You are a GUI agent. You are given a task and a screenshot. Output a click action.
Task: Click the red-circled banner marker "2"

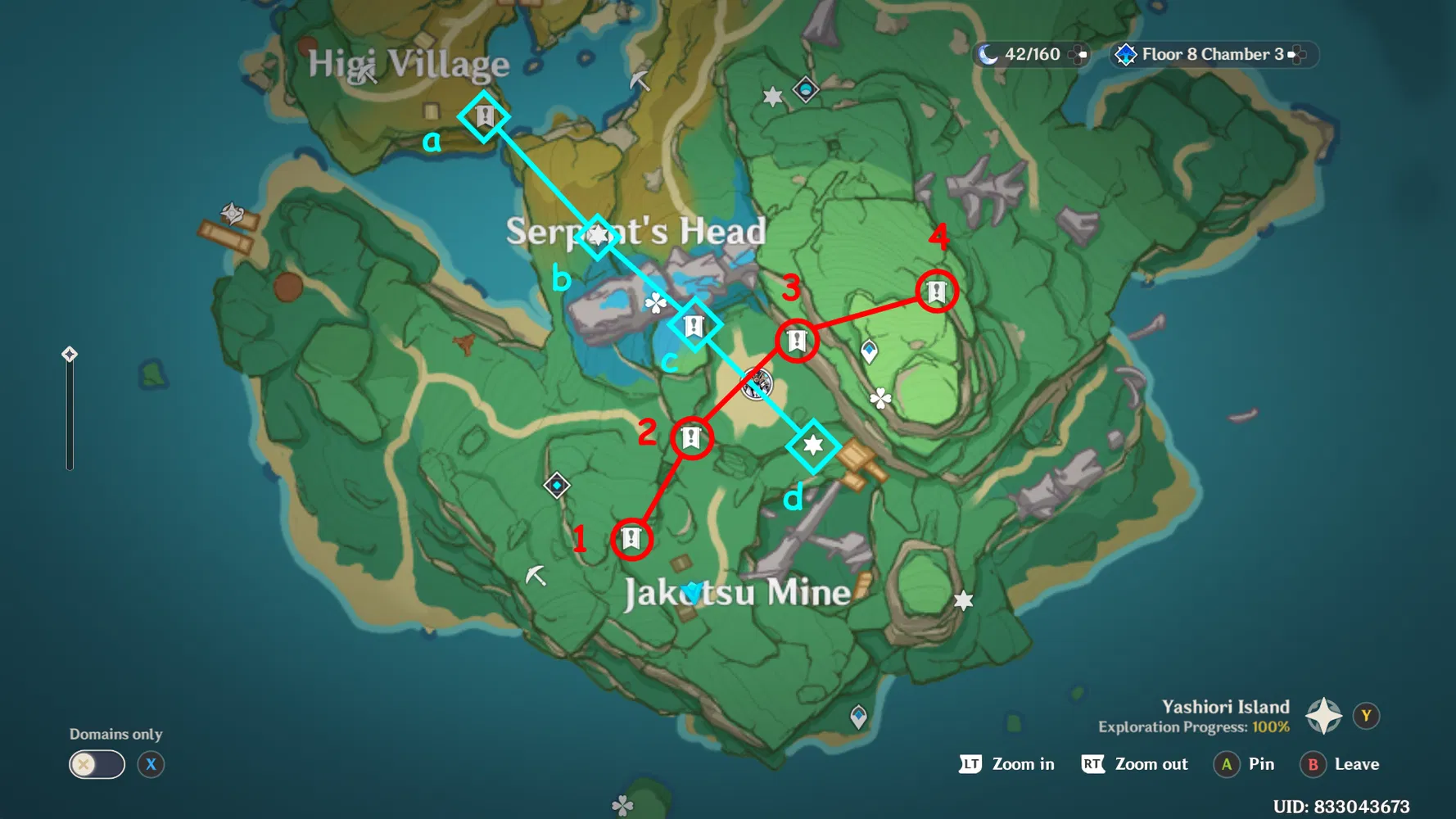[691, 438]
